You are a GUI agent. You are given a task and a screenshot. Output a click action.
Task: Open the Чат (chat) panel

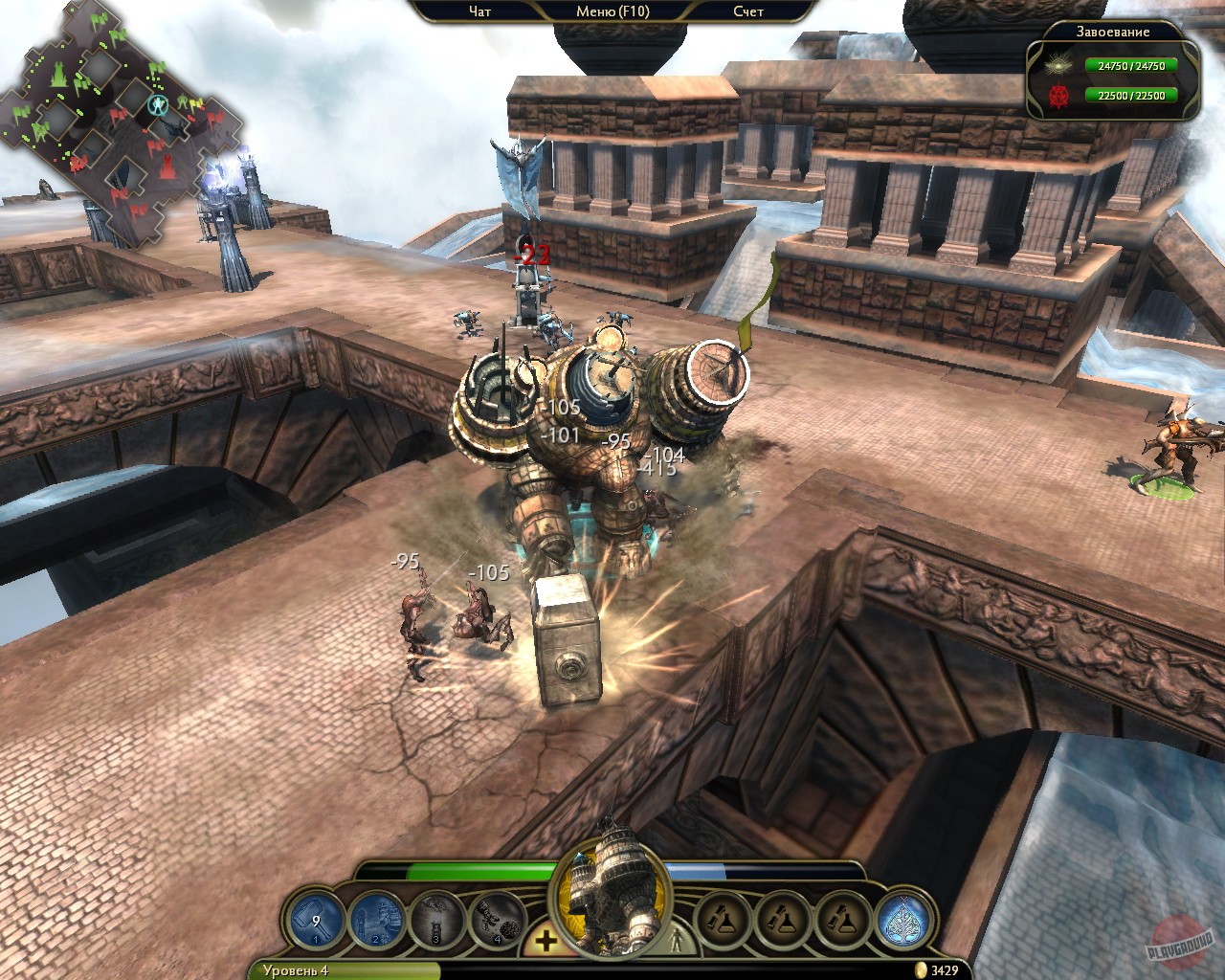pos(480,11)
